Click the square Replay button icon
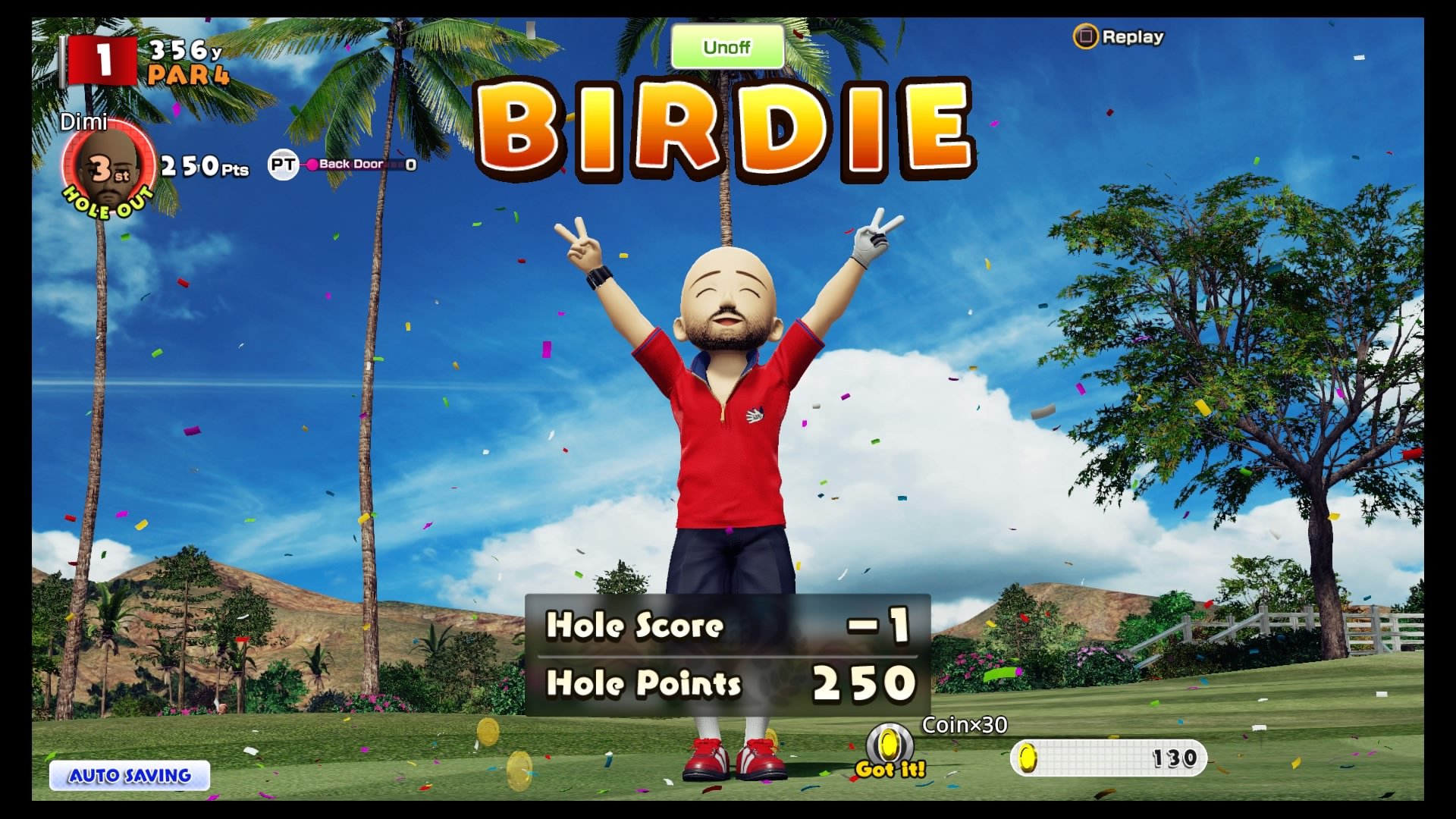The width and height of the screenshot is (1456, 819). (x=1086, y=36)
